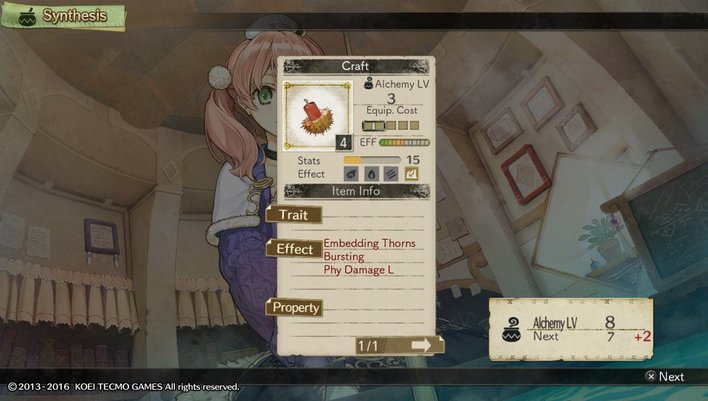Click the Phy Damage L effect entry
Image resolution: width=708 pixels, height=401 pixels.
click(x=360, y=269)
